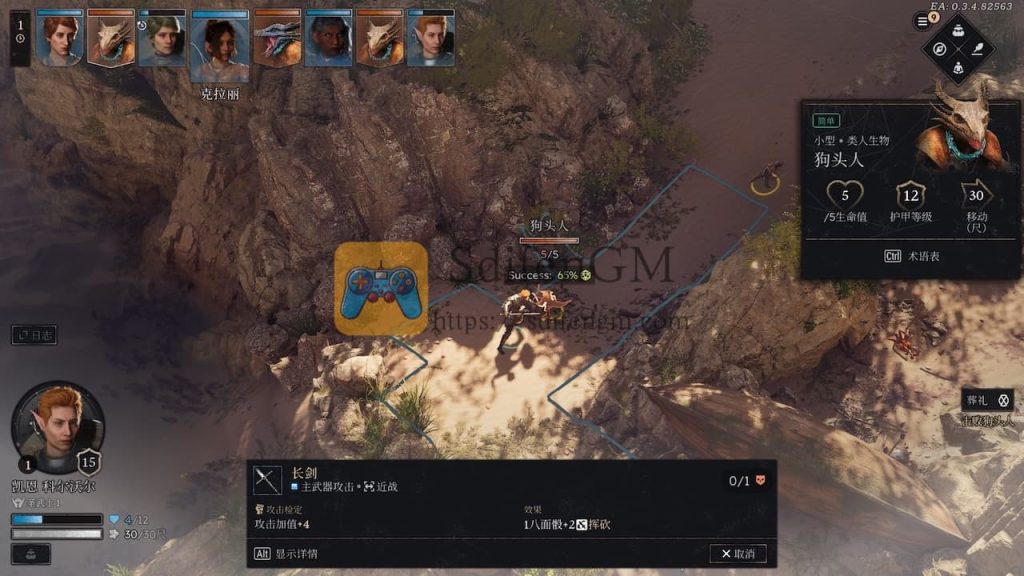Click the red-haired woman's portrait in the turn order
Screen dimensions: 1024x576
(60, 39)
